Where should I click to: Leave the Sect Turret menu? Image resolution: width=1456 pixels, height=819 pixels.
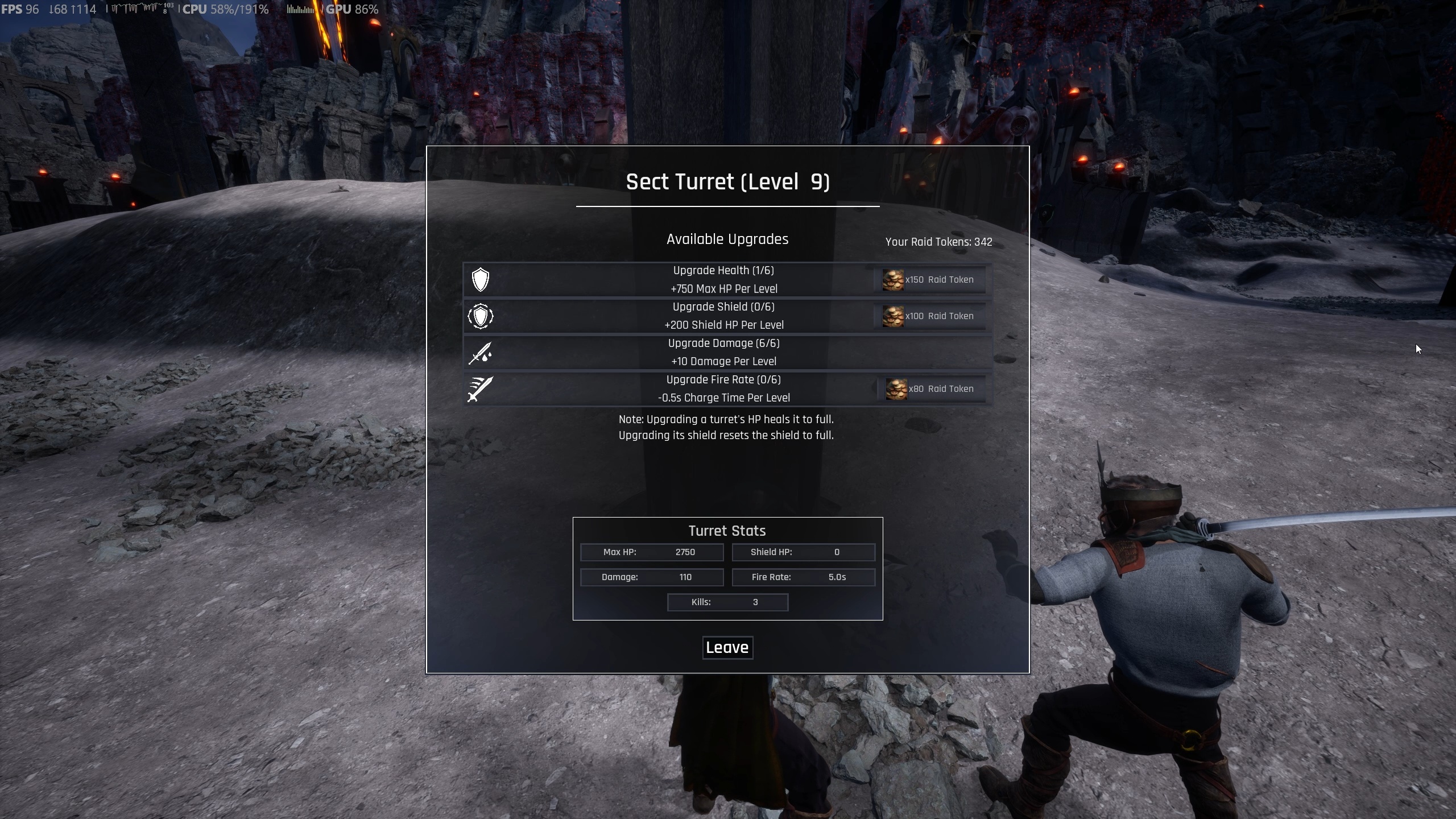click(x=727, y=648)
